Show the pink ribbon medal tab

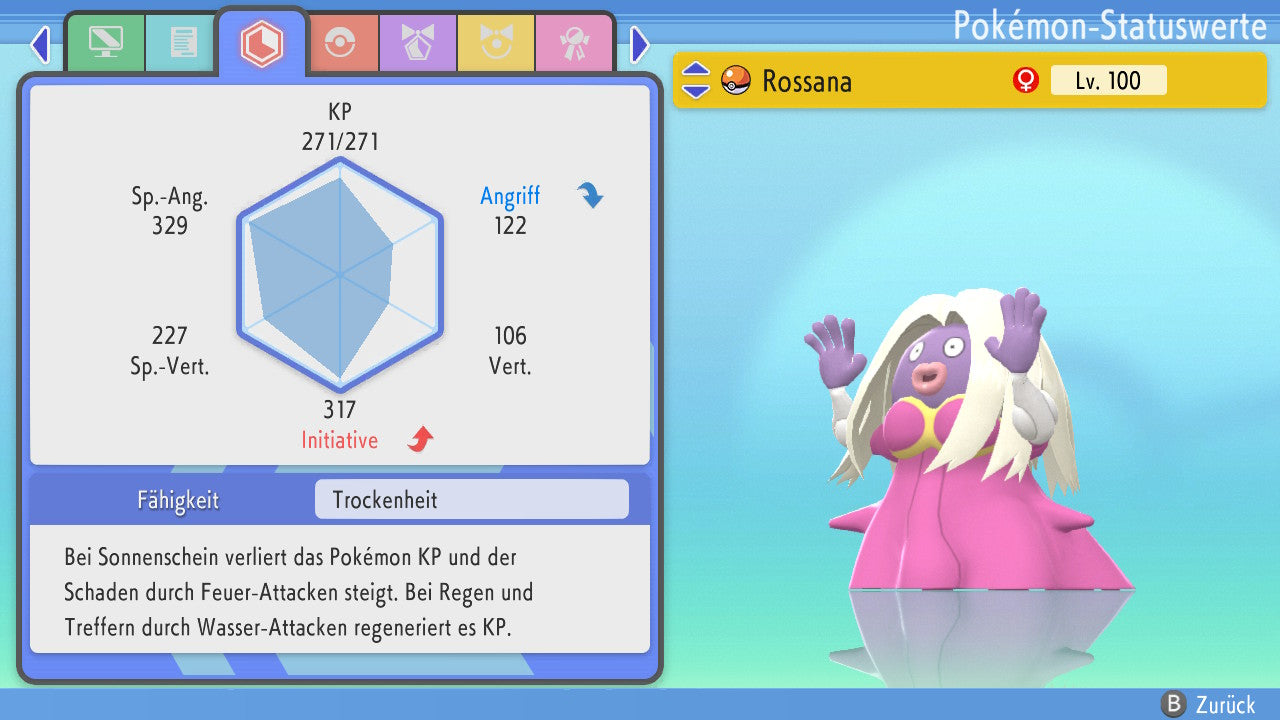tap(573, 42)
